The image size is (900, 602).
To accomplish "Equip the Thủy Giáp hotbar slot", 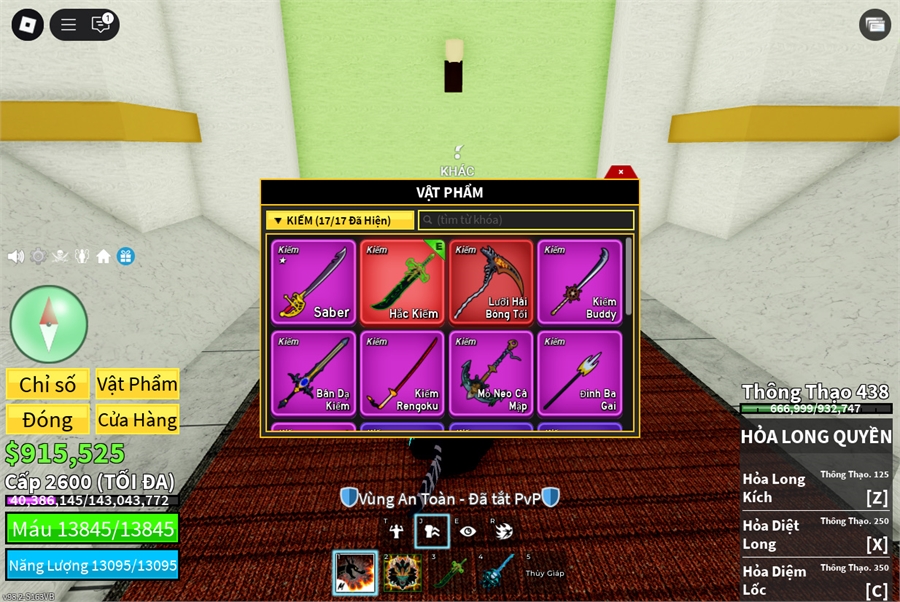I will (545, 573).
